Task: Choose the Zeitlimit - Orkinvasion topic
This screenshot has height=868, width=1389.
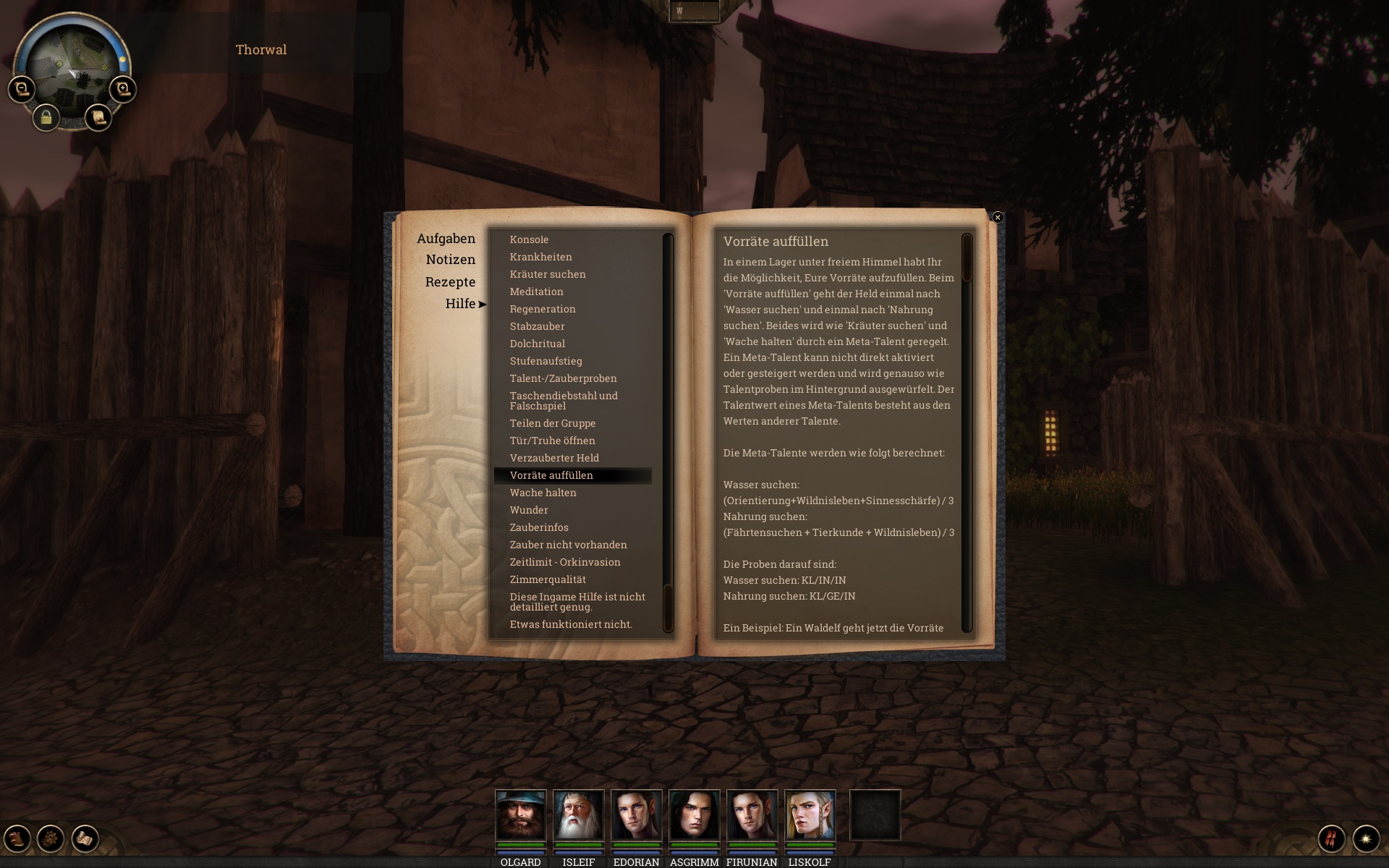Action: 565,562
